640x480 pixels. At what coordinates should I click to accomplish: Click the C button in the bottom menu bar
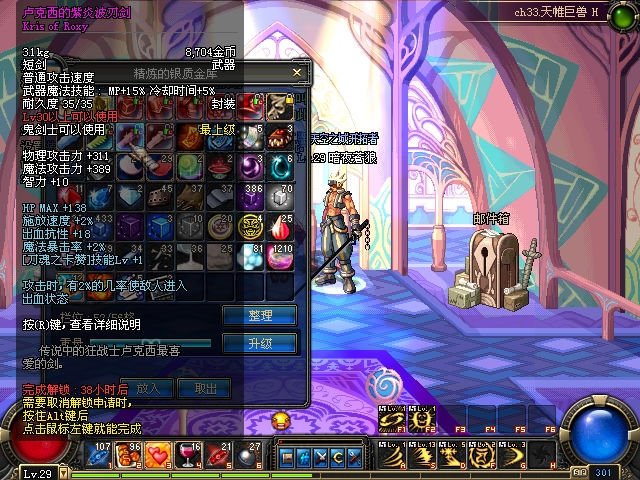coord(337,457)
